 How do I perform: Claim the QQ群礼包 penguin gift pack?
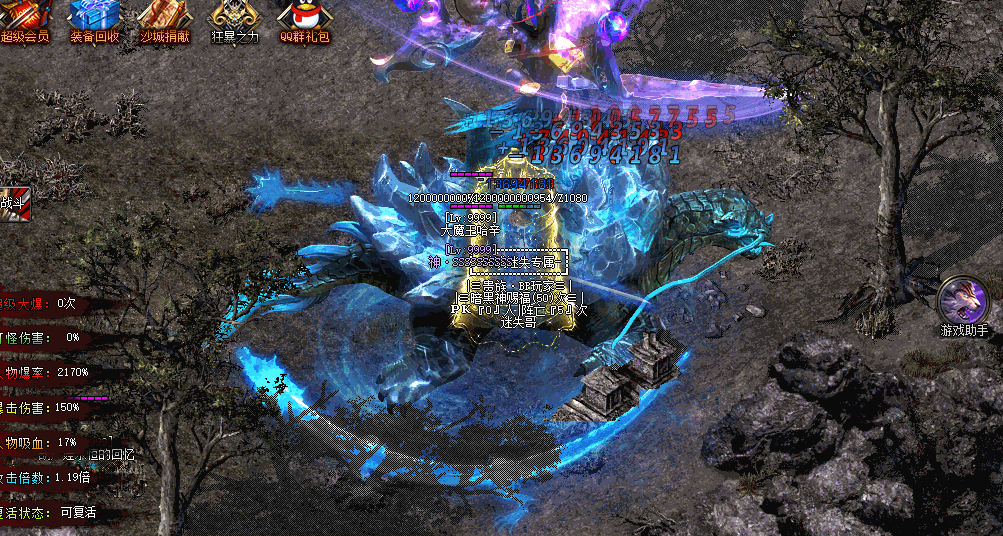pyautogui.click(x=305, y=18)
